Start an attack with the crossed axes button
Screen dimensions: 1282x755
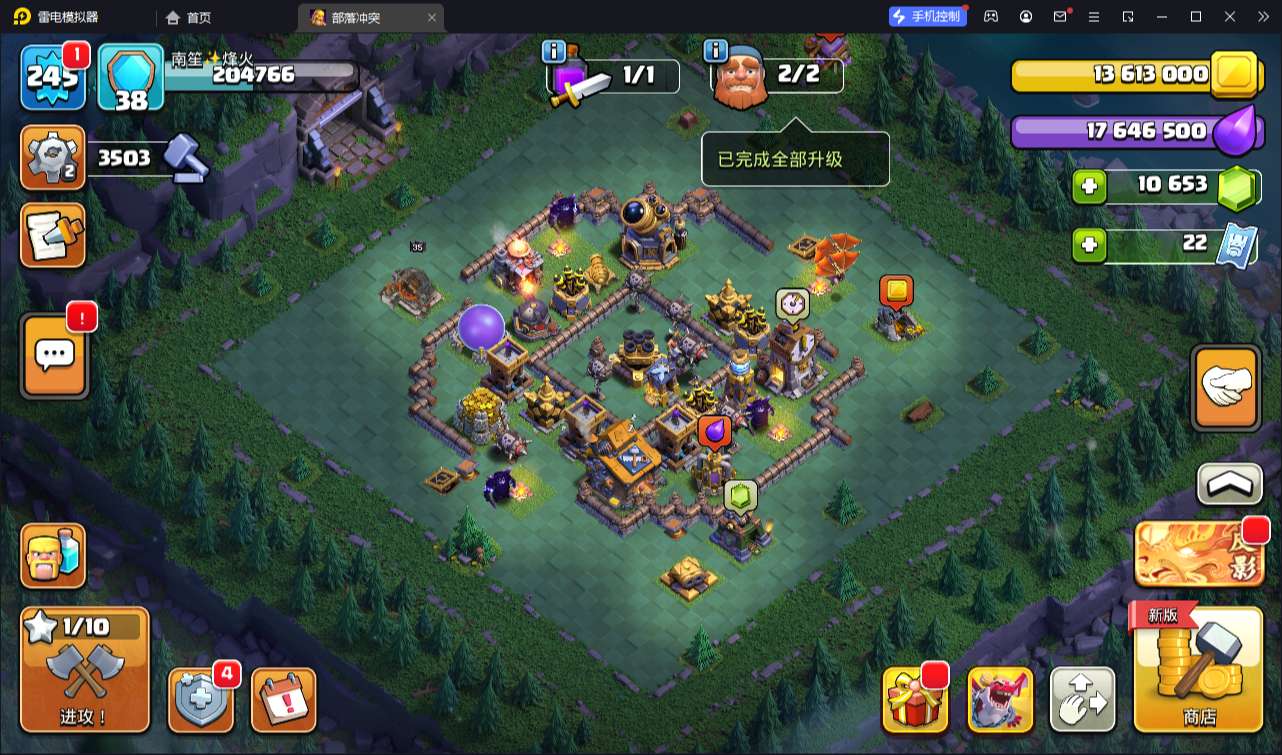coord(85,669)
